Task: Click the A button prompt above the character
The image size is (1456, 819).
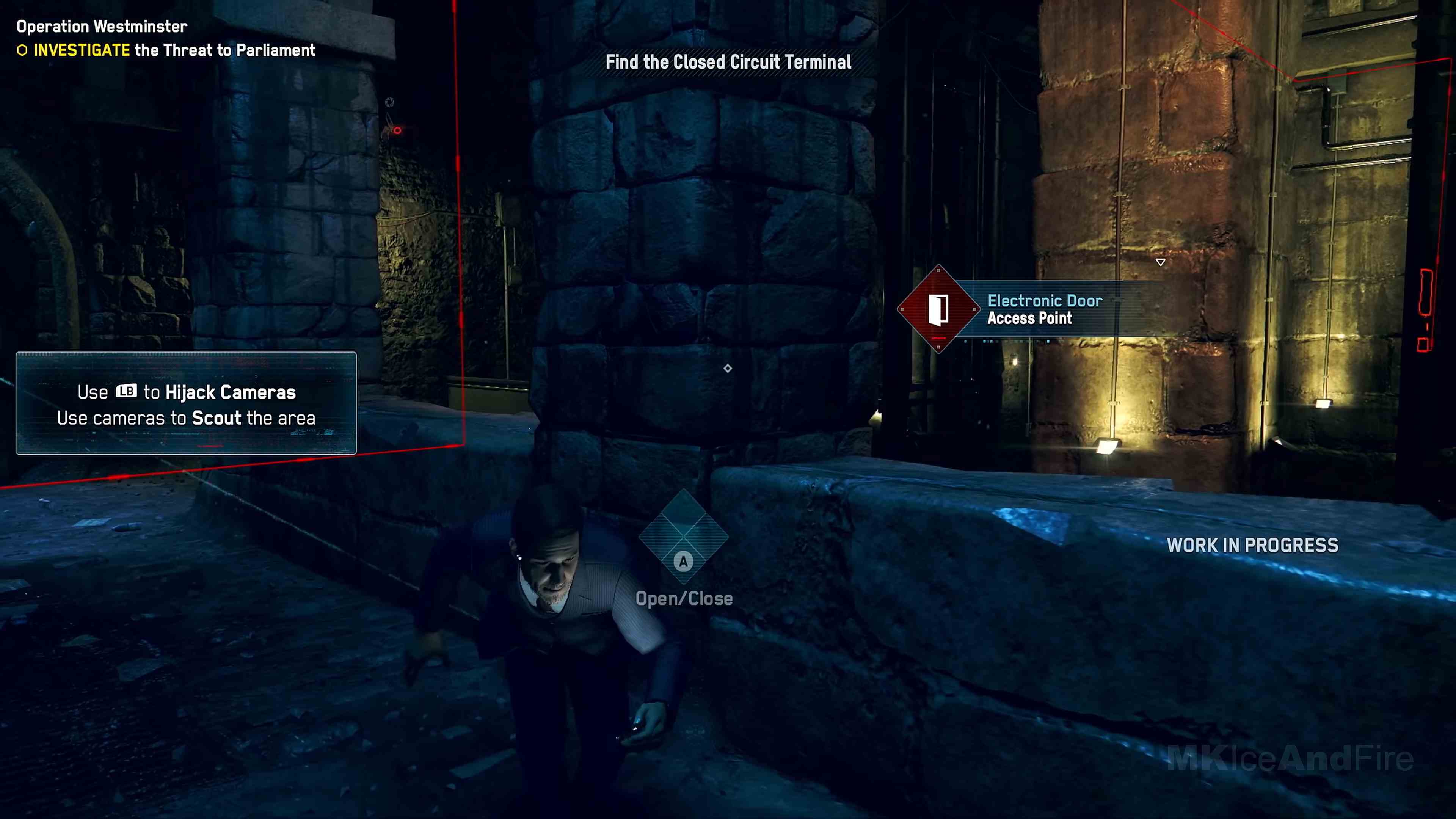Action: (683, 561)
